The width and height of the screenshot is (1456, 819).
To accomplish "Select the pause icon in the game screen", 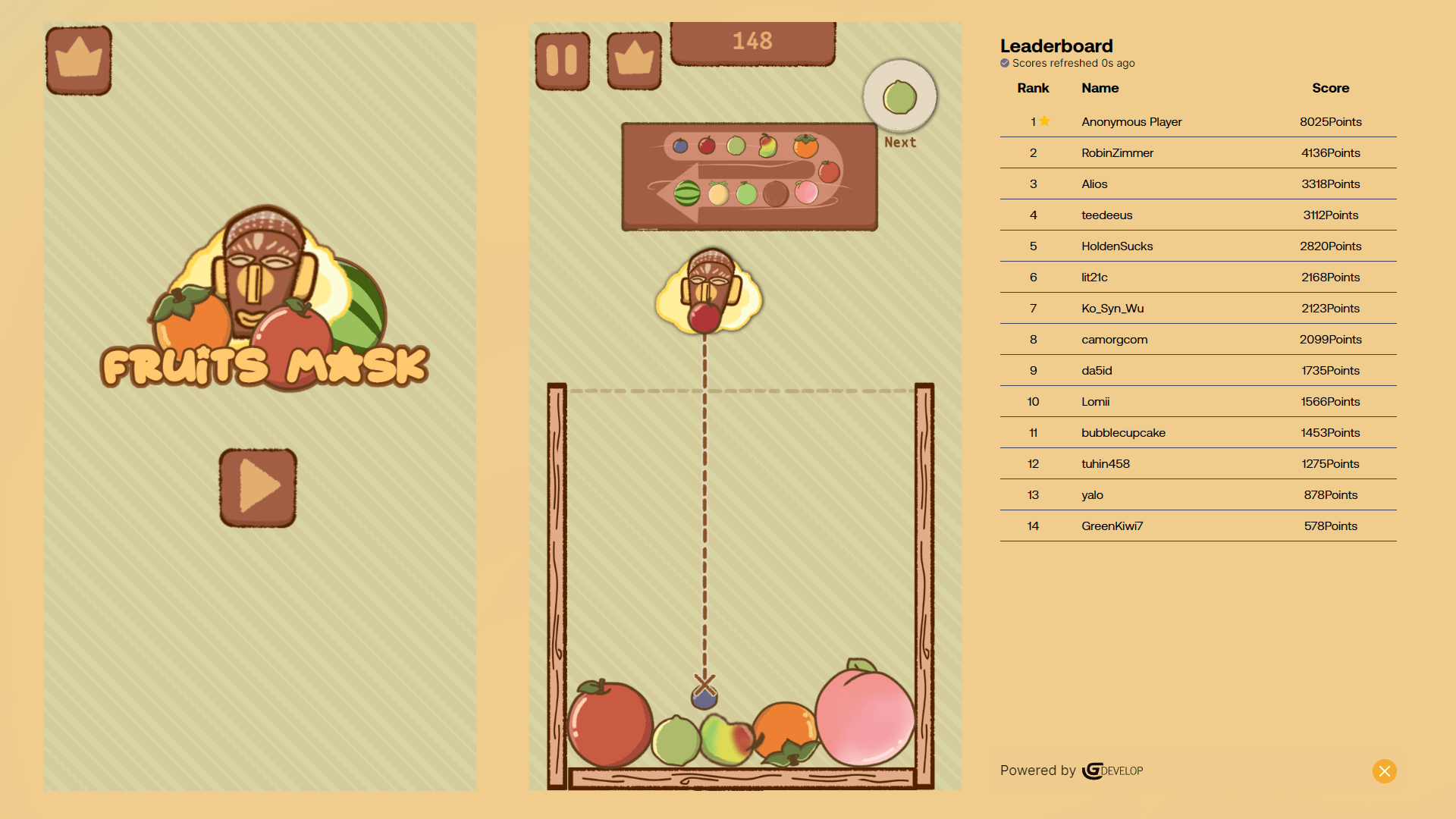I will tap(563, 60).
